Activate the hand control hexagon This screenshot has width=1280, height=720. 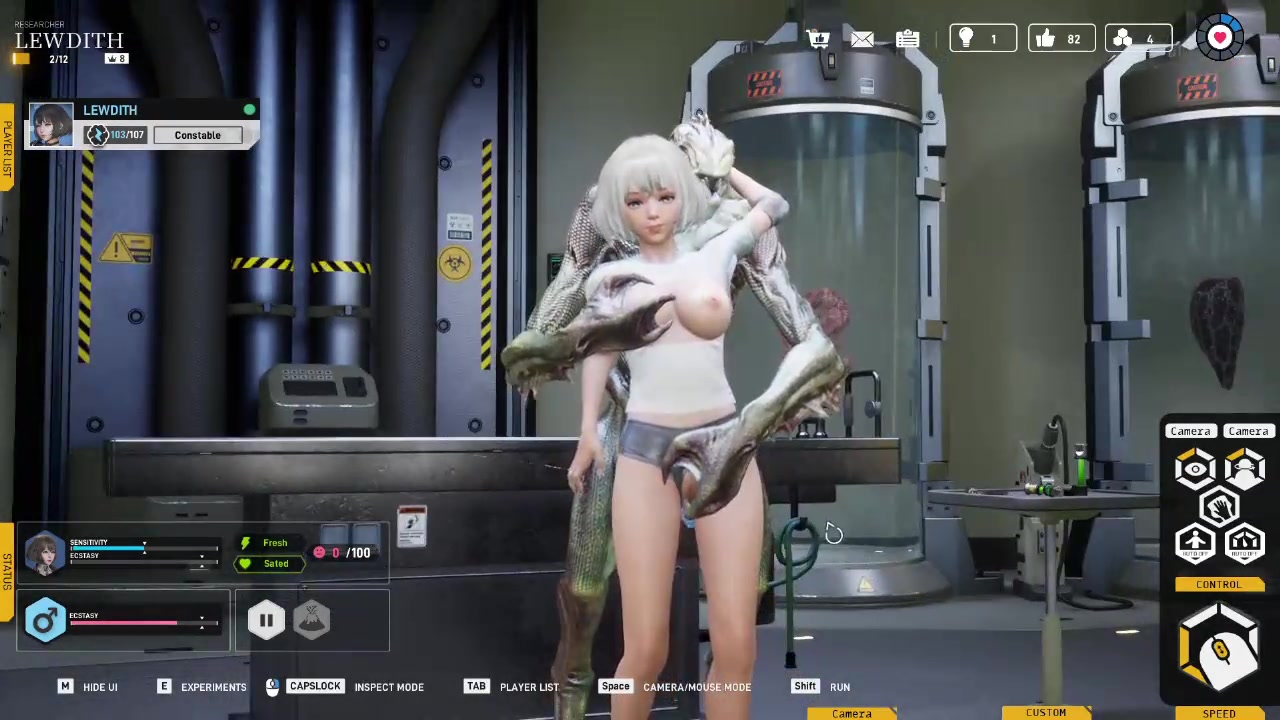1219,508
